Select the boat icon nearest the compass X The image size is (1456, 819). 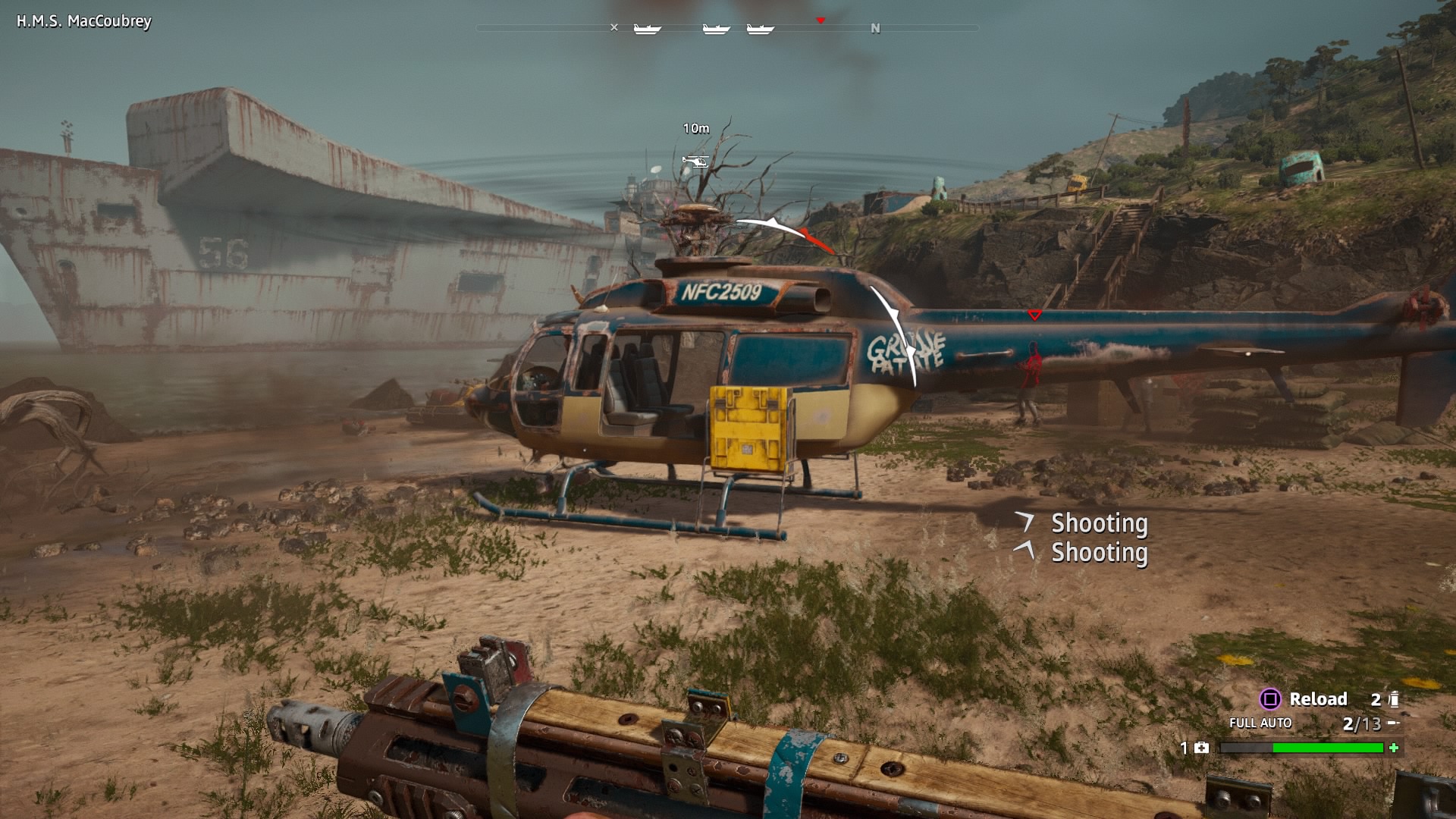pyautogui.click(x=647, y=29)
